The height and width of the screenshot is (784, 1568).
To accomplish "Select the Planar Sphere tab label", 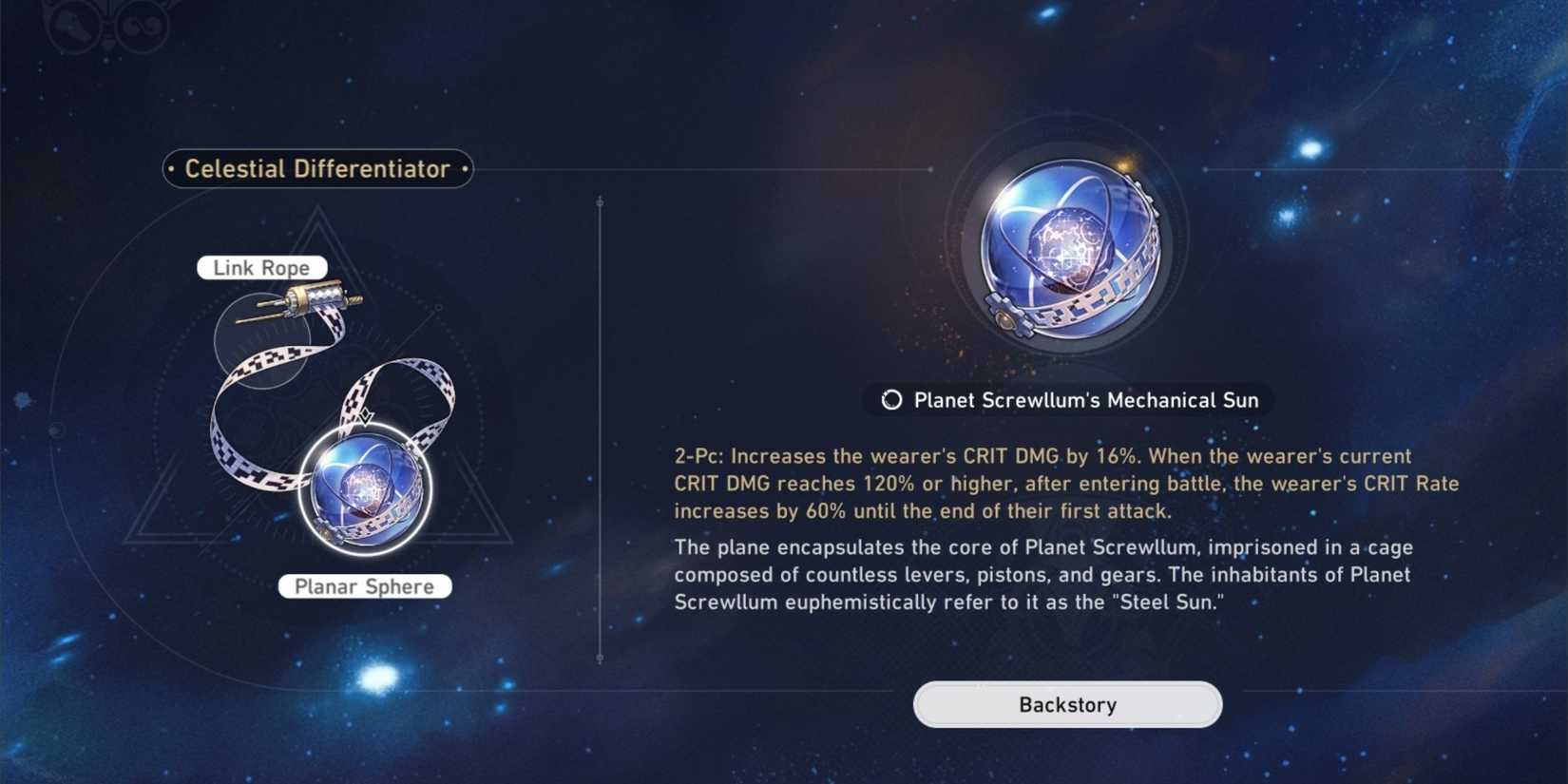I will tap(365, 586).
